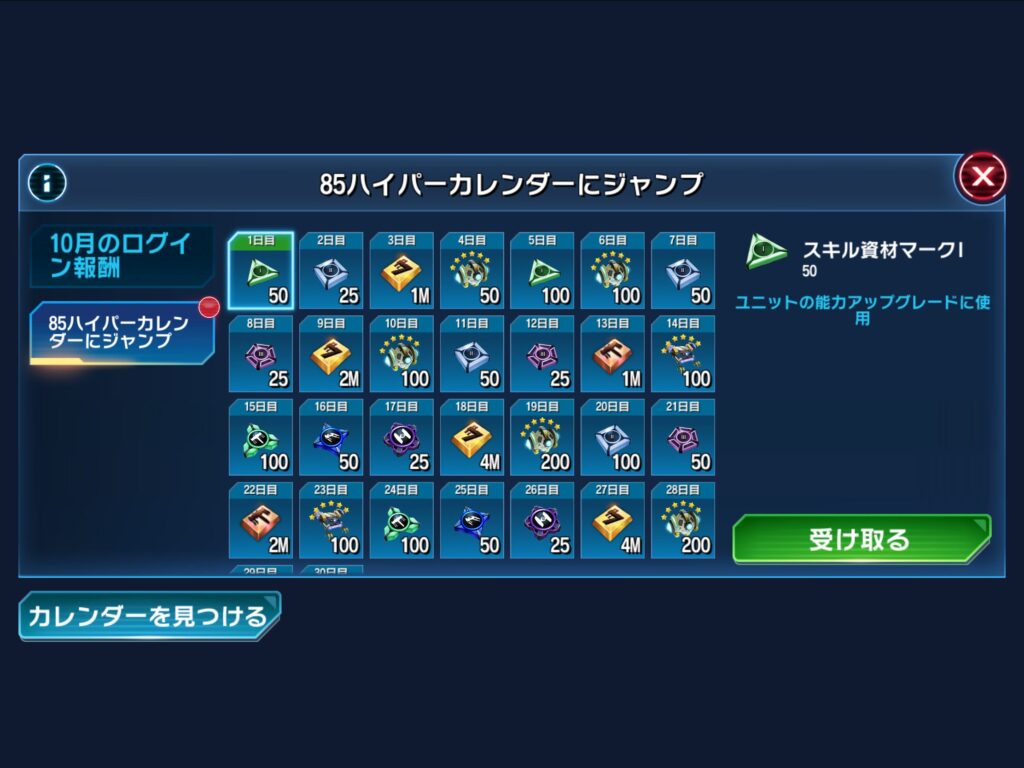Switch to 10月のログイン報酬 tab
The width and height of the screenshot is (1024, 768).
coord(121,256)
